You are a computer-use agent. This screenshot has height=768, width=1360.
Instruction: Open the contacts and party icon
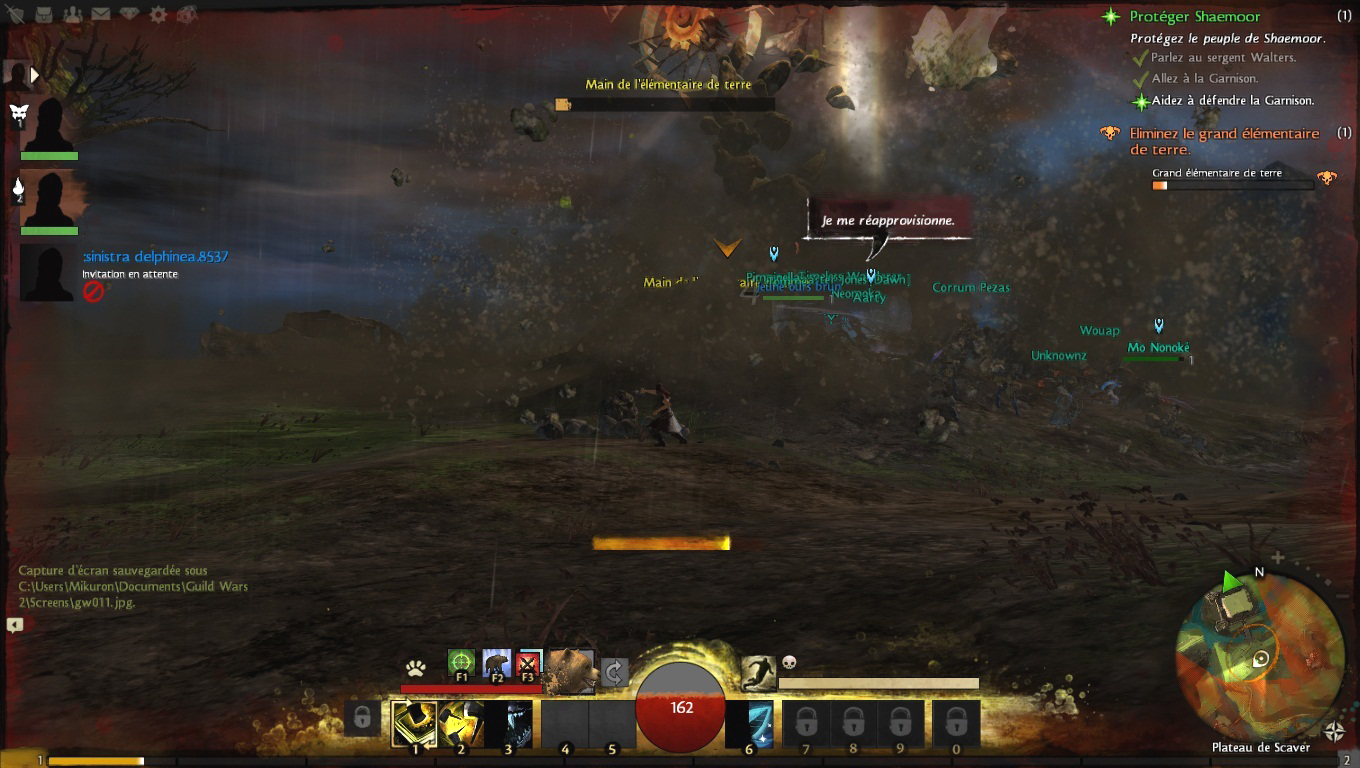pyautogui.click(x=73, y=14)
